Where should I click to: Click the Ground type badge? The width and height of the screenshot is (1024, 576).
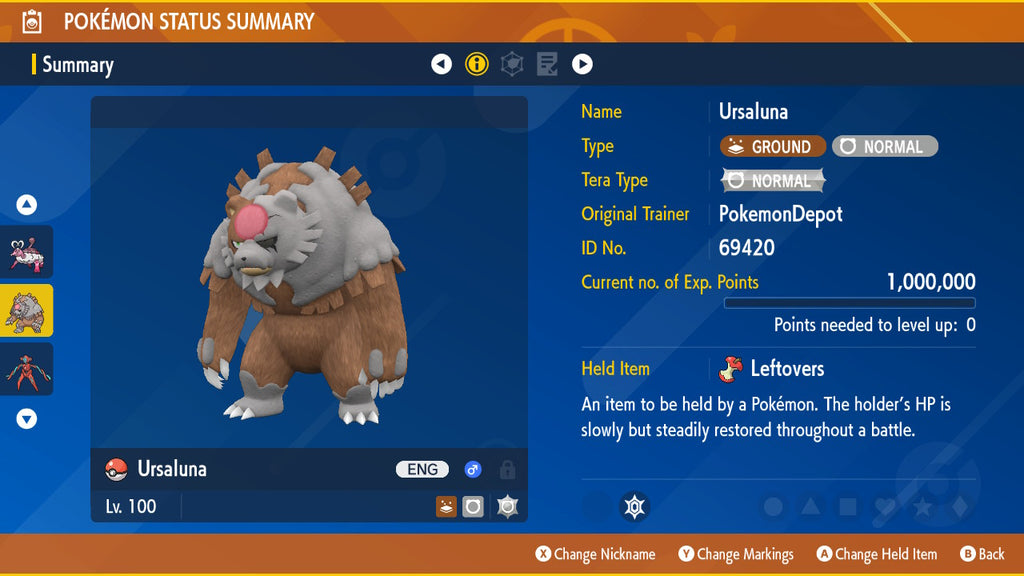[772, 147]
